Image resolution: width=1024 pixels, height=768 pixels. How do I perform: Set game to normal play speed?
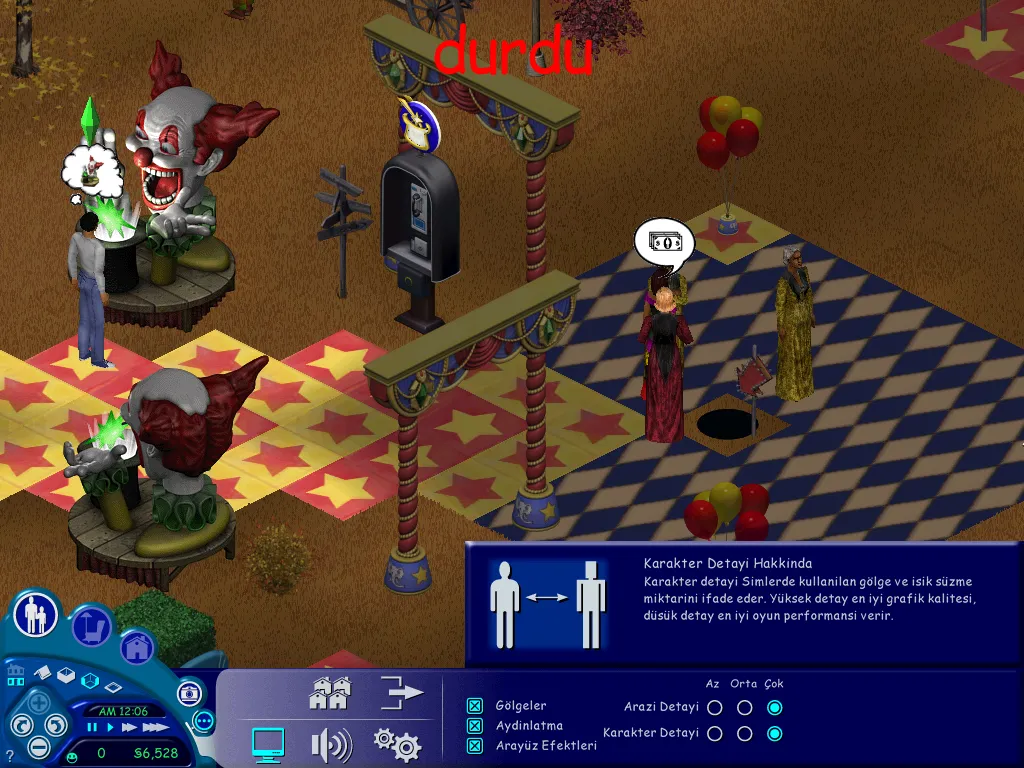pyautogui.click(x=108, y=727)
